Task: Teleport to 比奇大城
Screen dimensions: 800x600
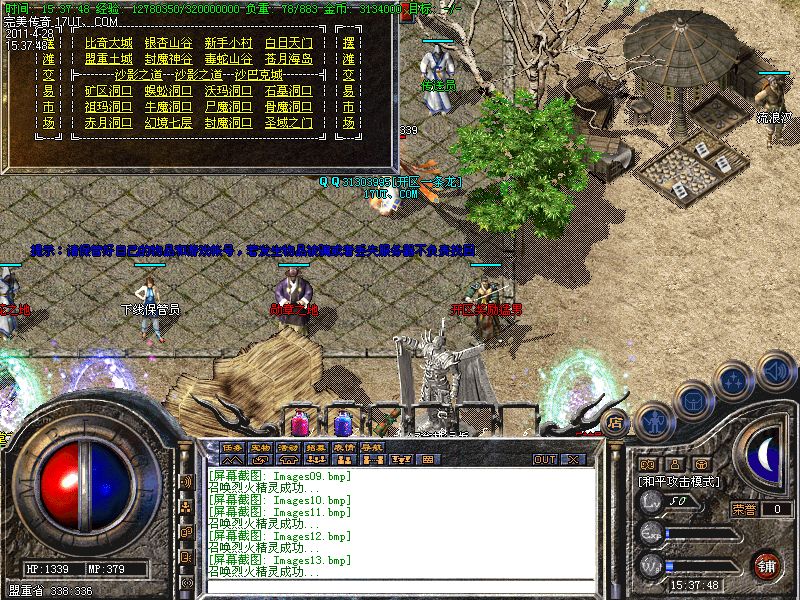Action: [x=108, y=43]
